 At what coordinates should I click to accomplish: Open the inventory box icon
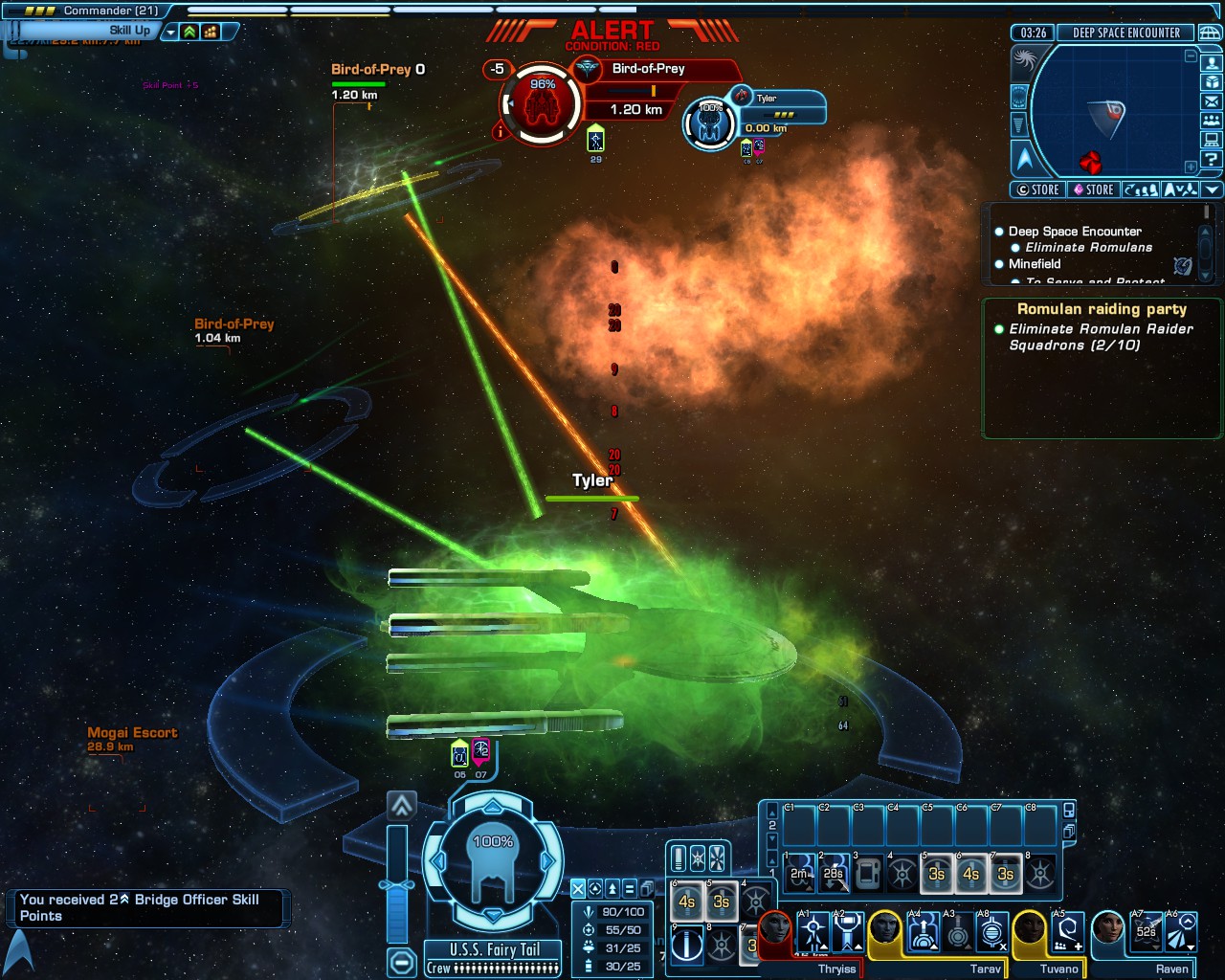[1212, 82]
